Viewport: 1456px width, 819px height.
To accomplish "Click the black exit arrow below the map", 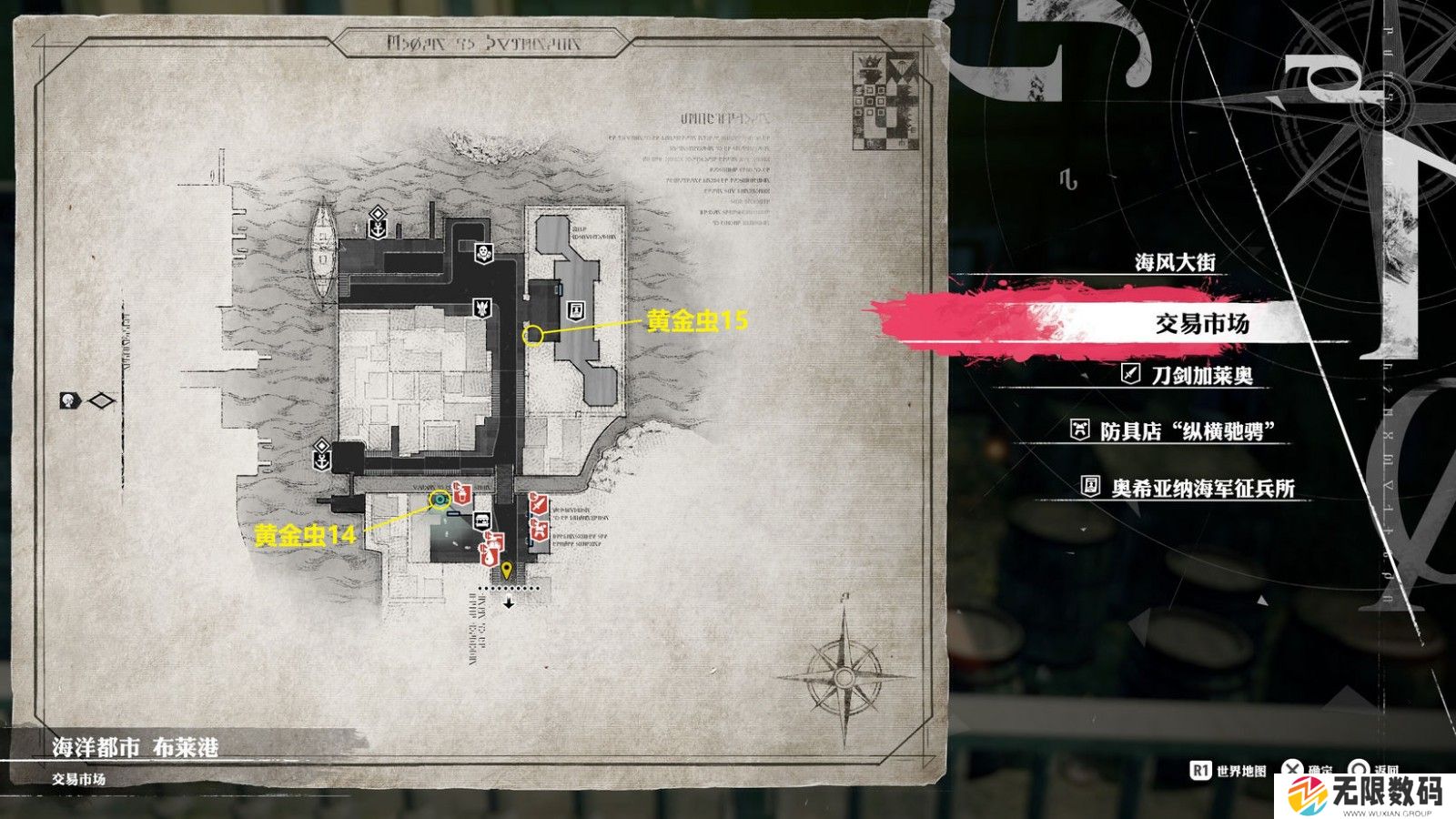I will [x=509, y=602].
